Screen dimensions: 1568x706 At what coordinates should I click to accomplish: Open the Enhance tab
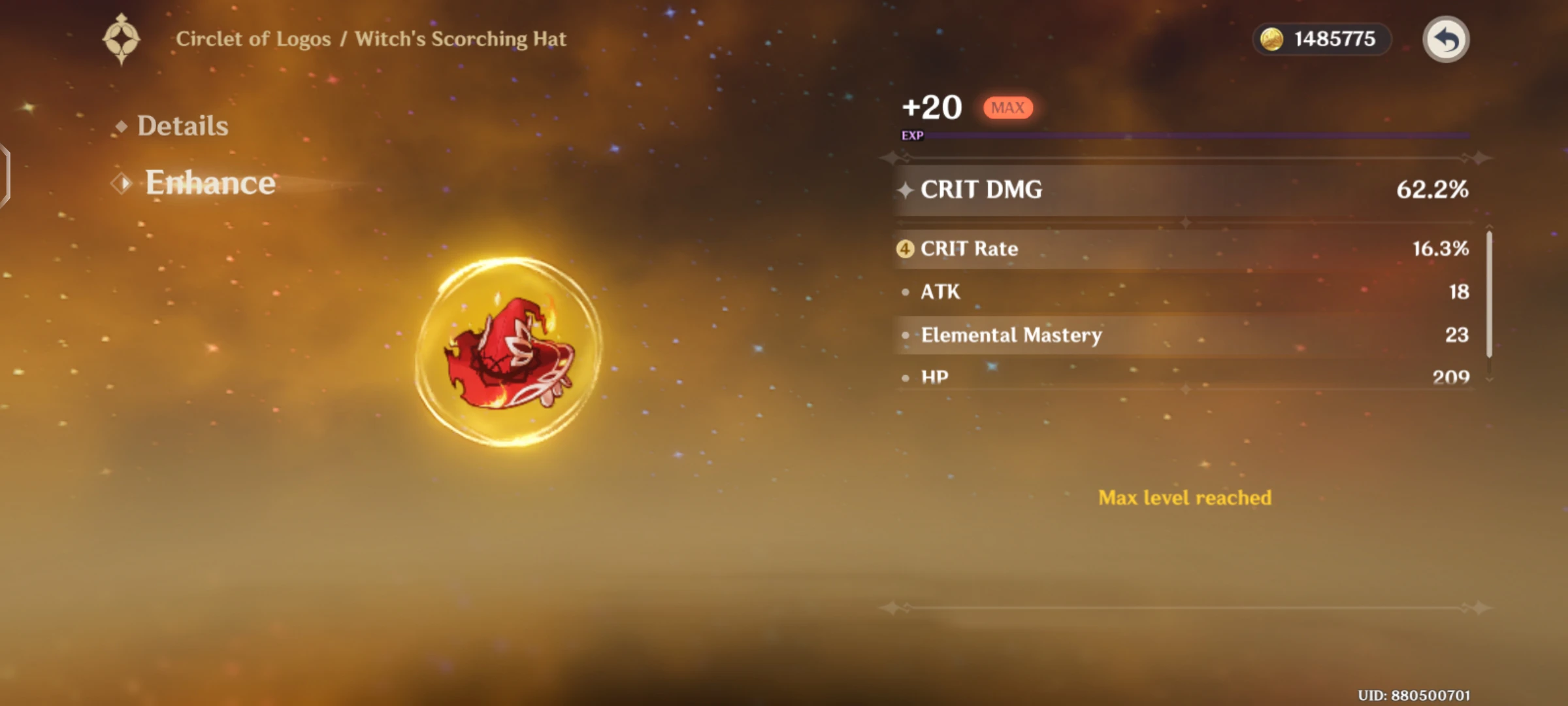tap(210, 183)
